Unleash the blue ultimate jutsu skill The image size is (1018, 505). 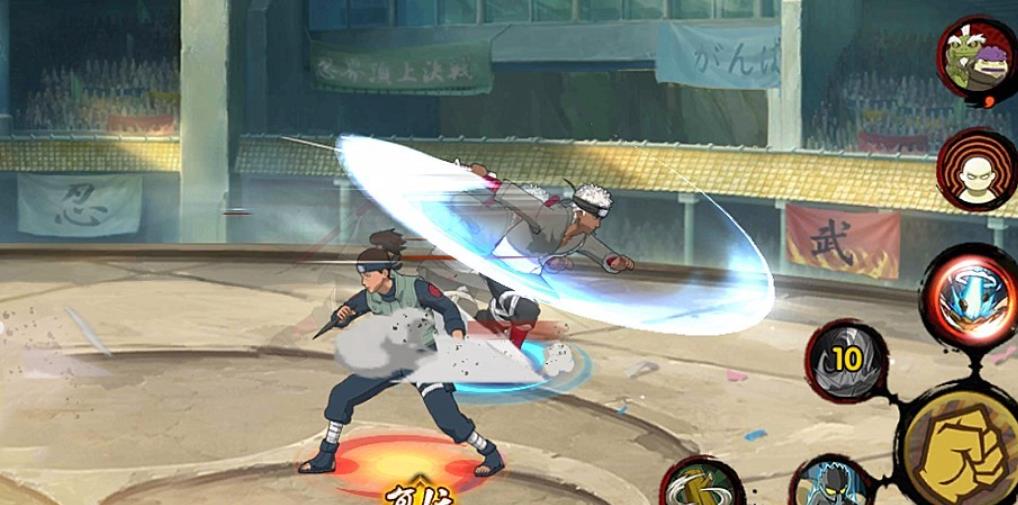click(972, 296)
